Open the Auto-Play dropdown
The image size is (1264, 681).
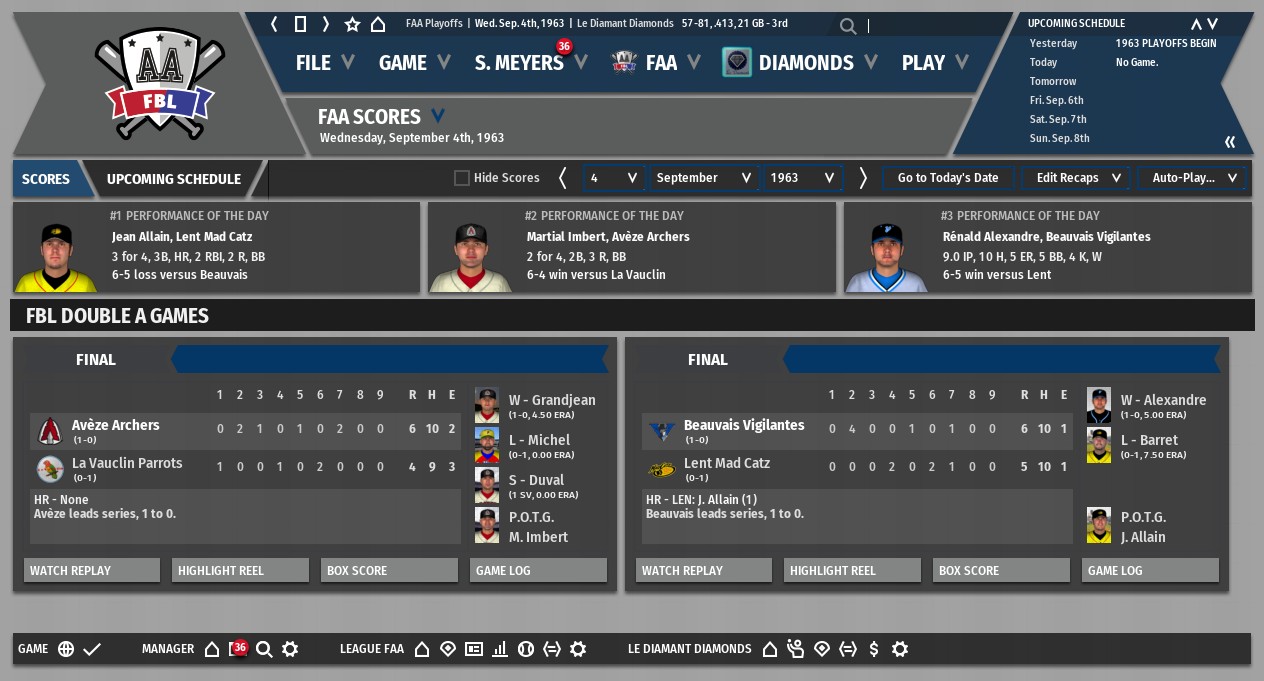coord(1193,178)
